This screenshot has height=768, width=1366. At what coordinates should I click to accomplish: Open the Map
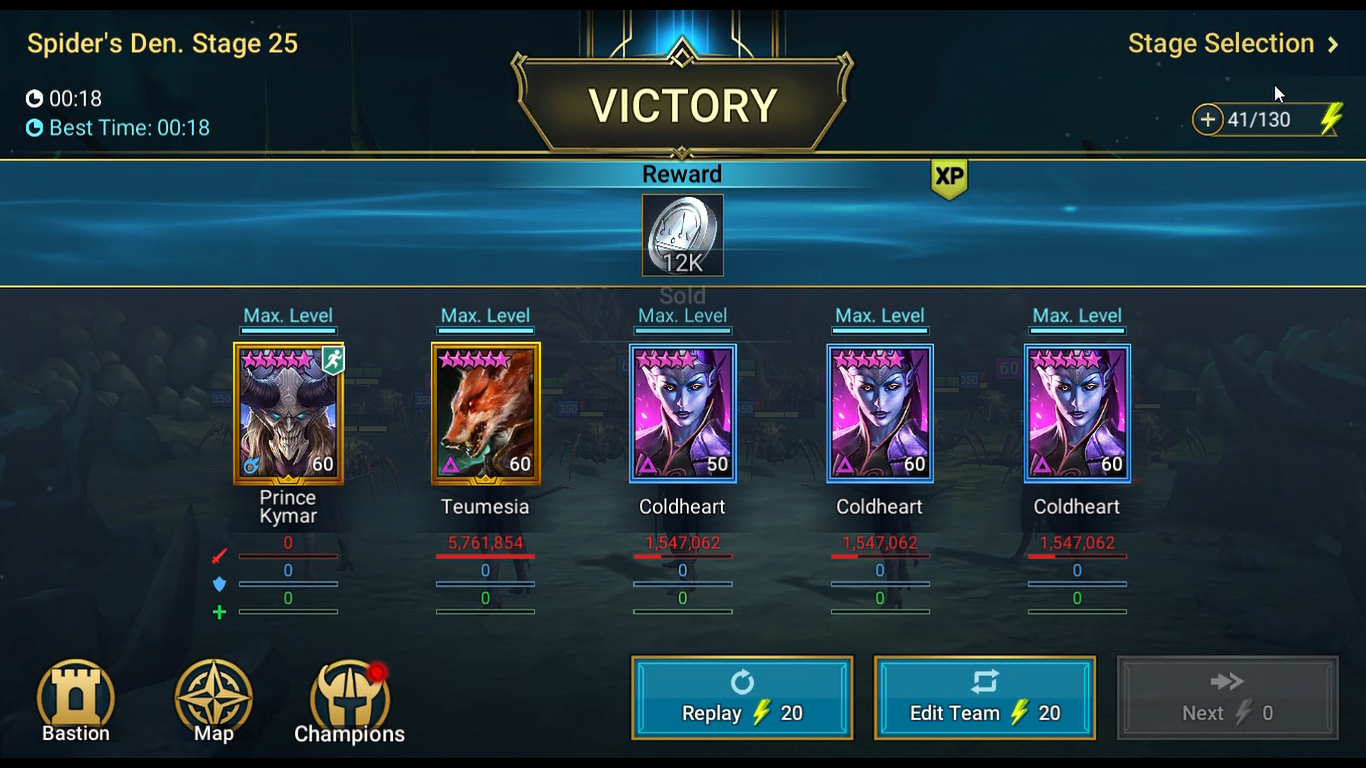(x=213, y=701)
